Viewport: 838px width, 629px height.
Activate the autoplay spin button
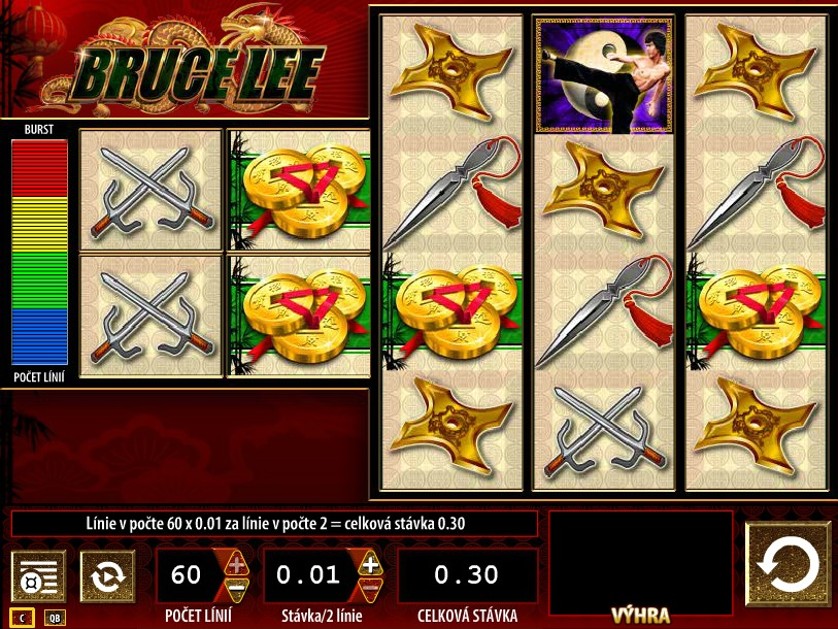[107, 576]
